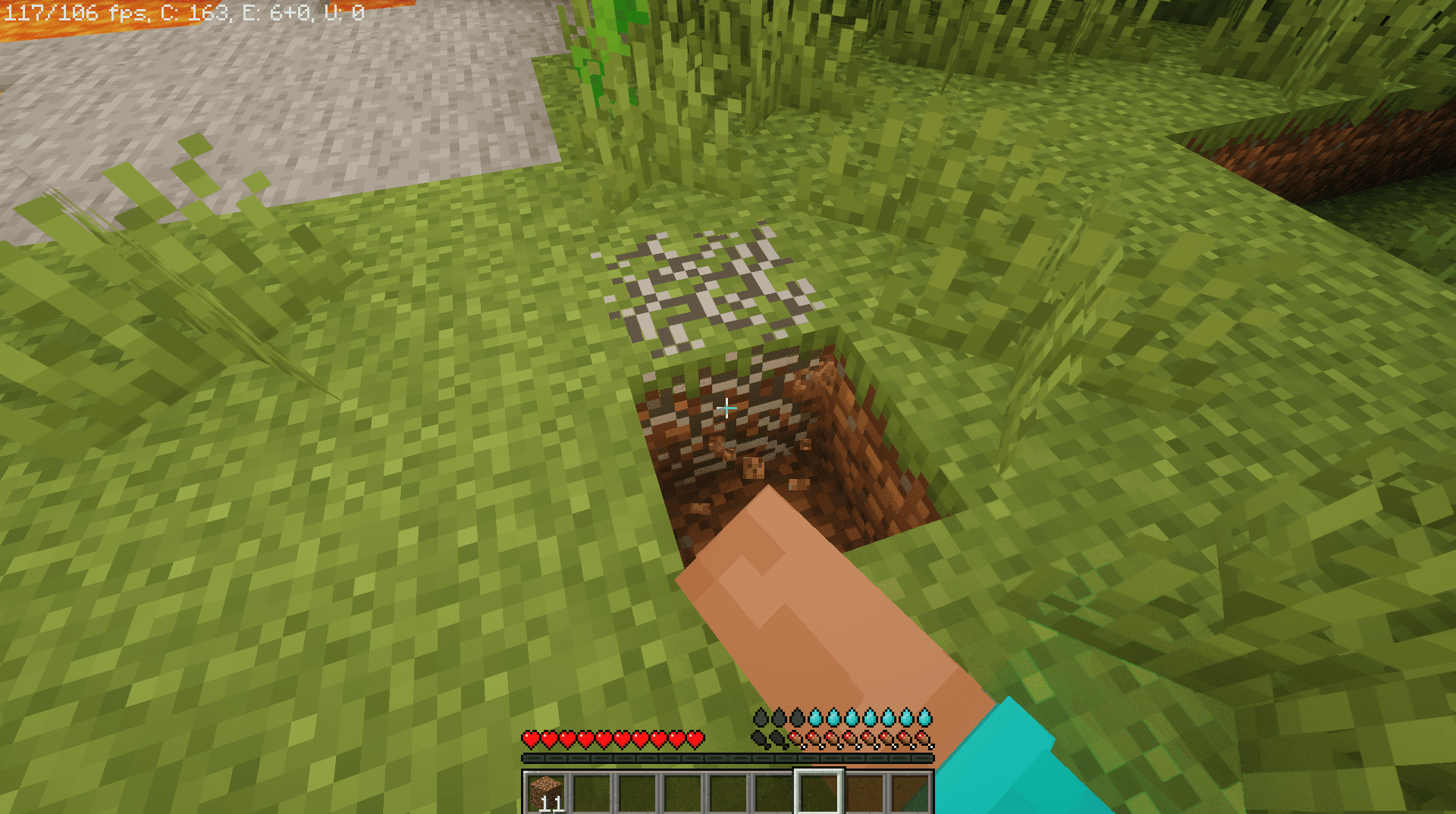Viewport: 1456px width, 814px height.
Task: Click the dark green experience bar
Action: (728, 758)
